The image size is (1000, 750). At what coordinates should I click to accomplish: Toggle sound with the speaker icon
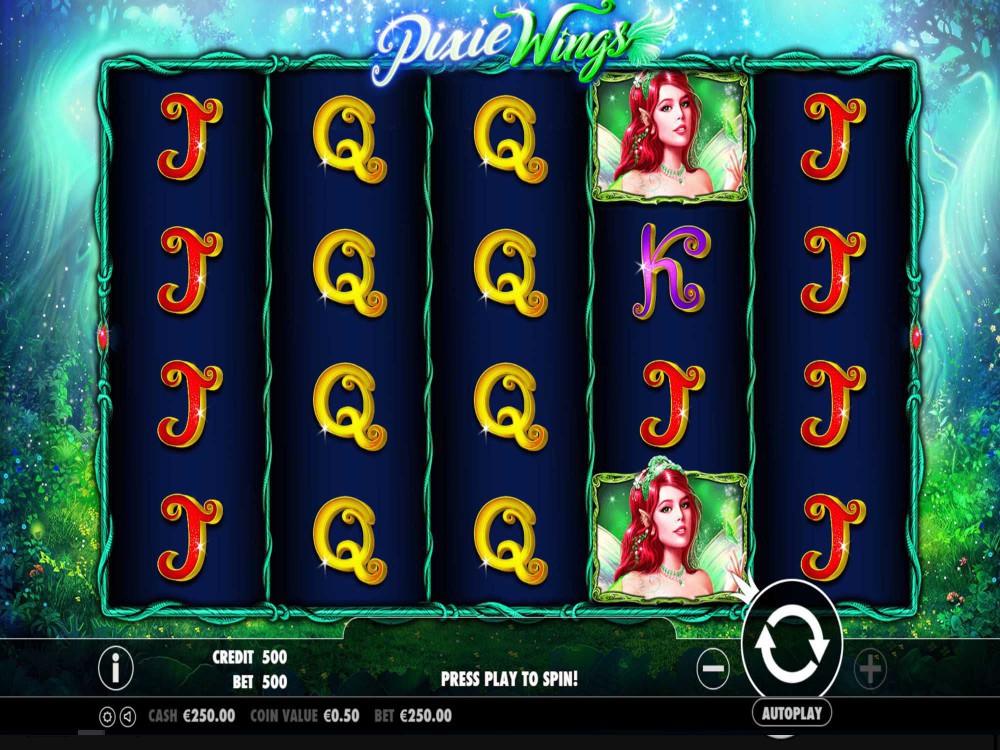tap(128, 716)
